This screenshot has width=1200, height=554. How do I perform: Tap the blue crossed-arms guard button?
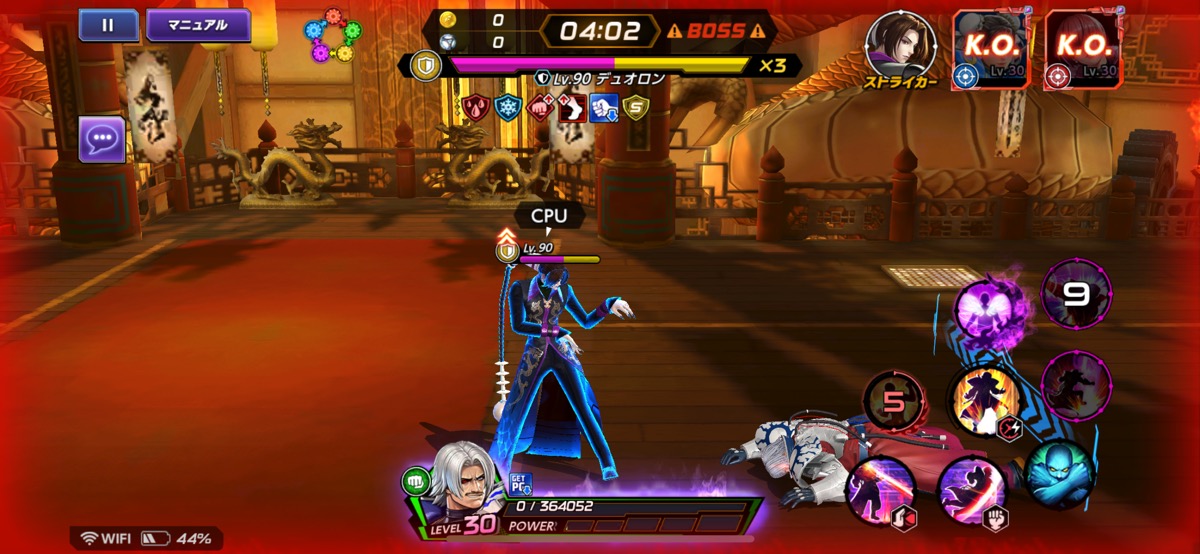coord(1057,474)
